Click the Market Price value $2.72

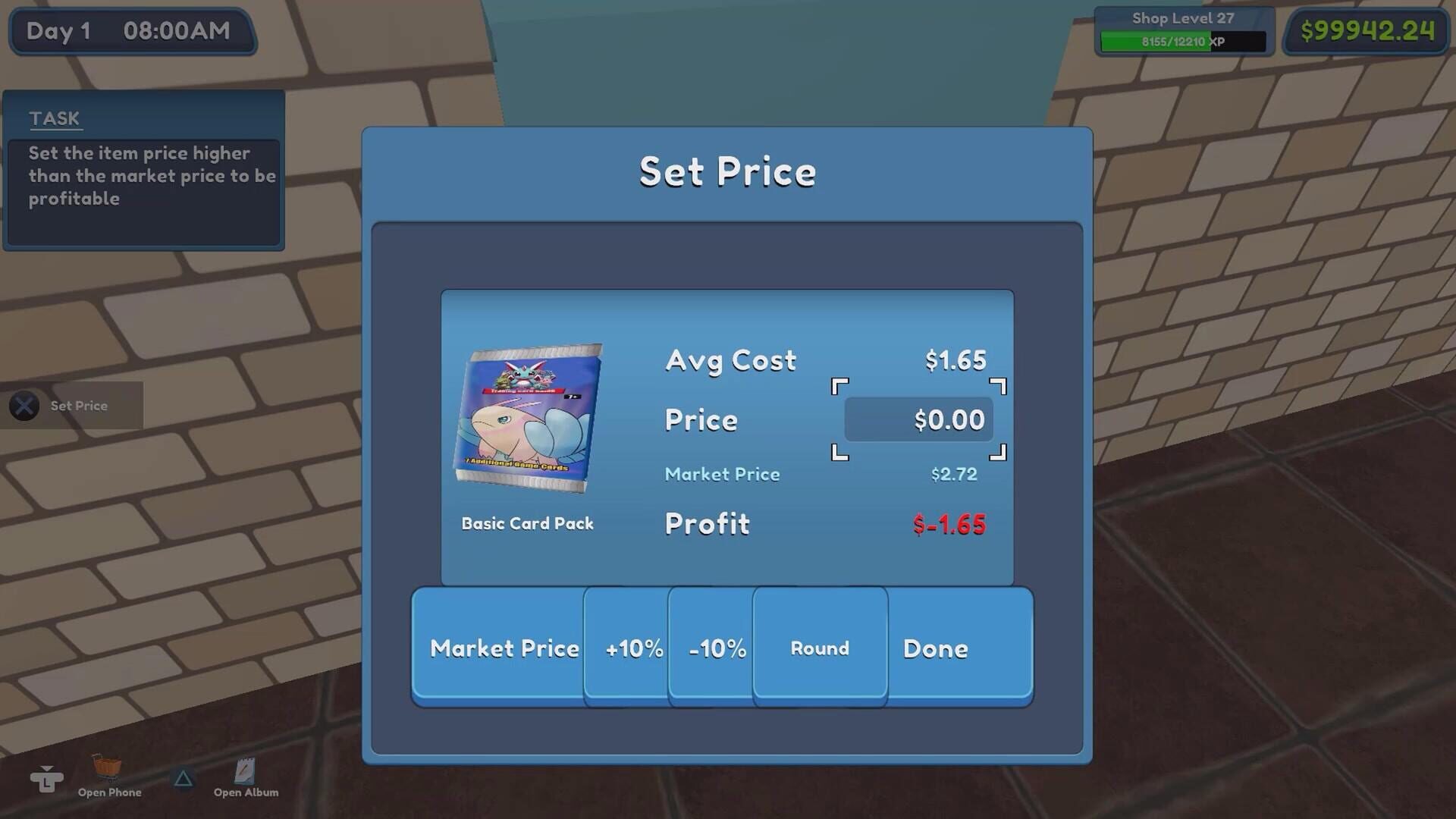[x=954, y=474]
